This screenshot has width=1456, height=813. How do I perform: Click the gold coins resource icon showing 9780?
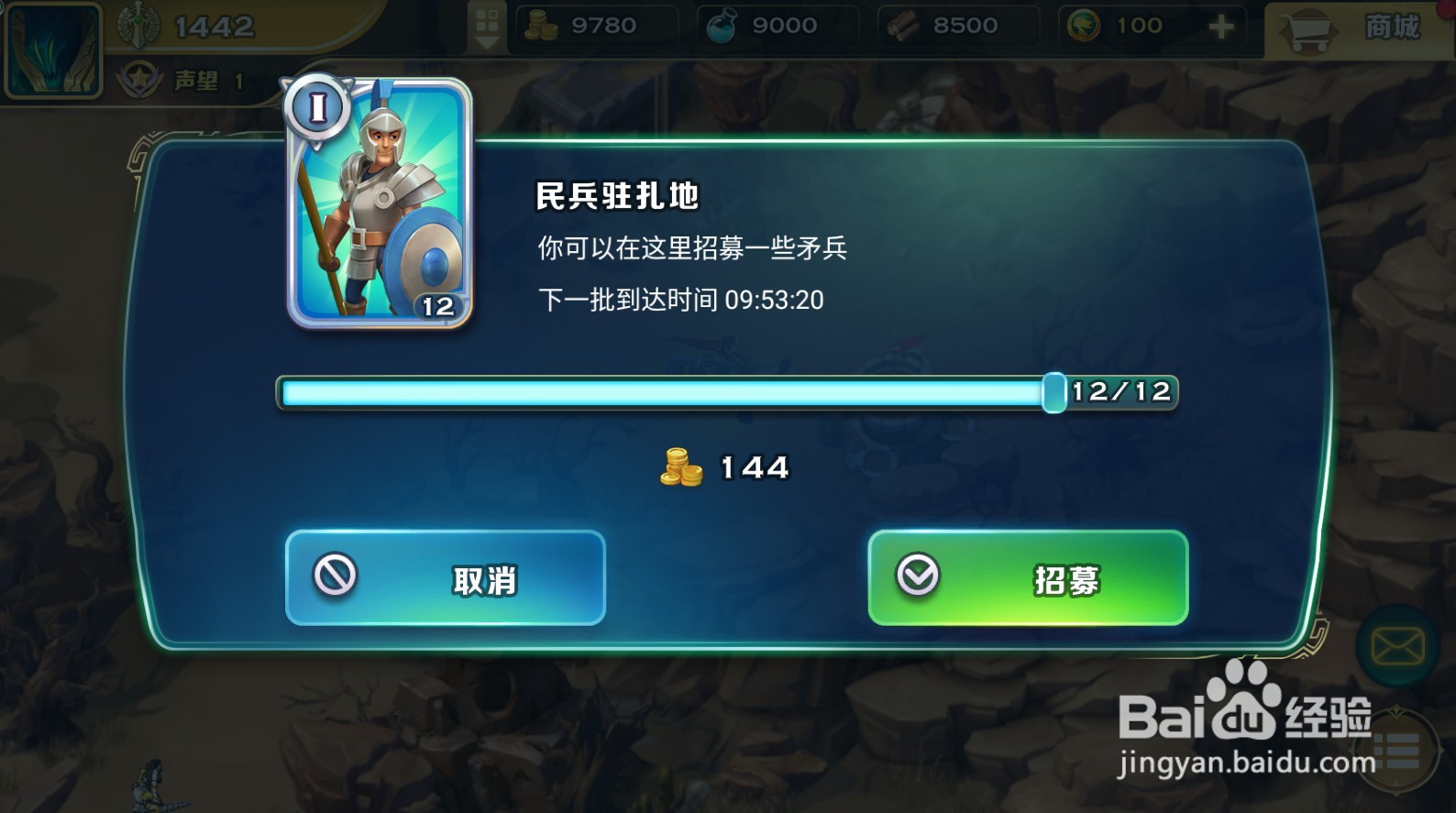(x=541, y=25)
